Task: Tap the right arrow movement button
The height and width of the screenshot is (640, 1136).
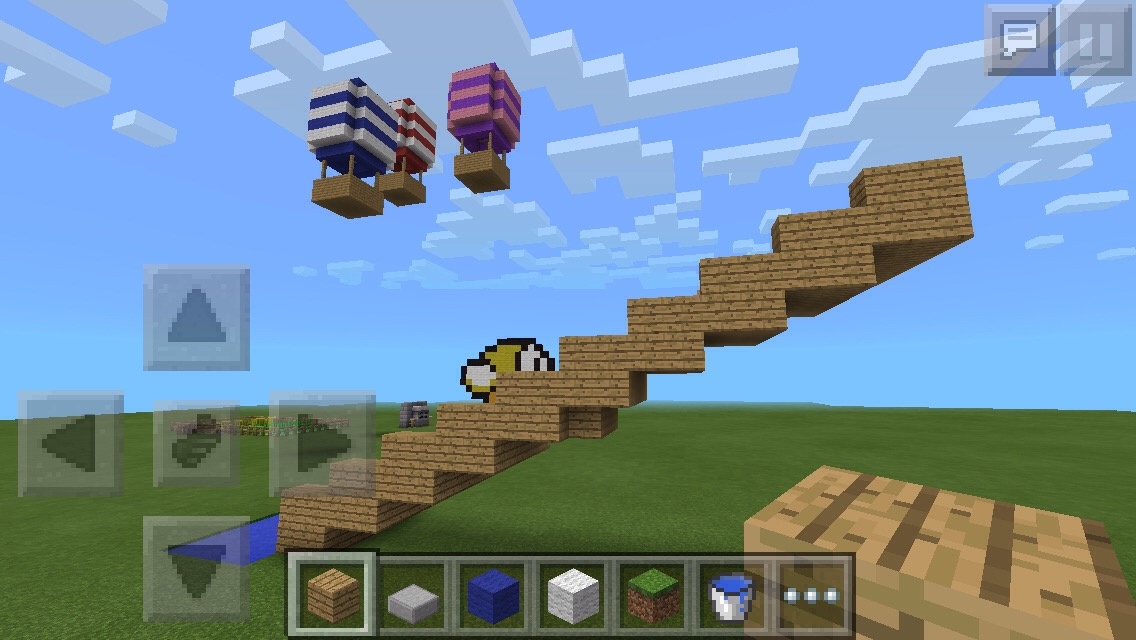Action: [322, 444]
